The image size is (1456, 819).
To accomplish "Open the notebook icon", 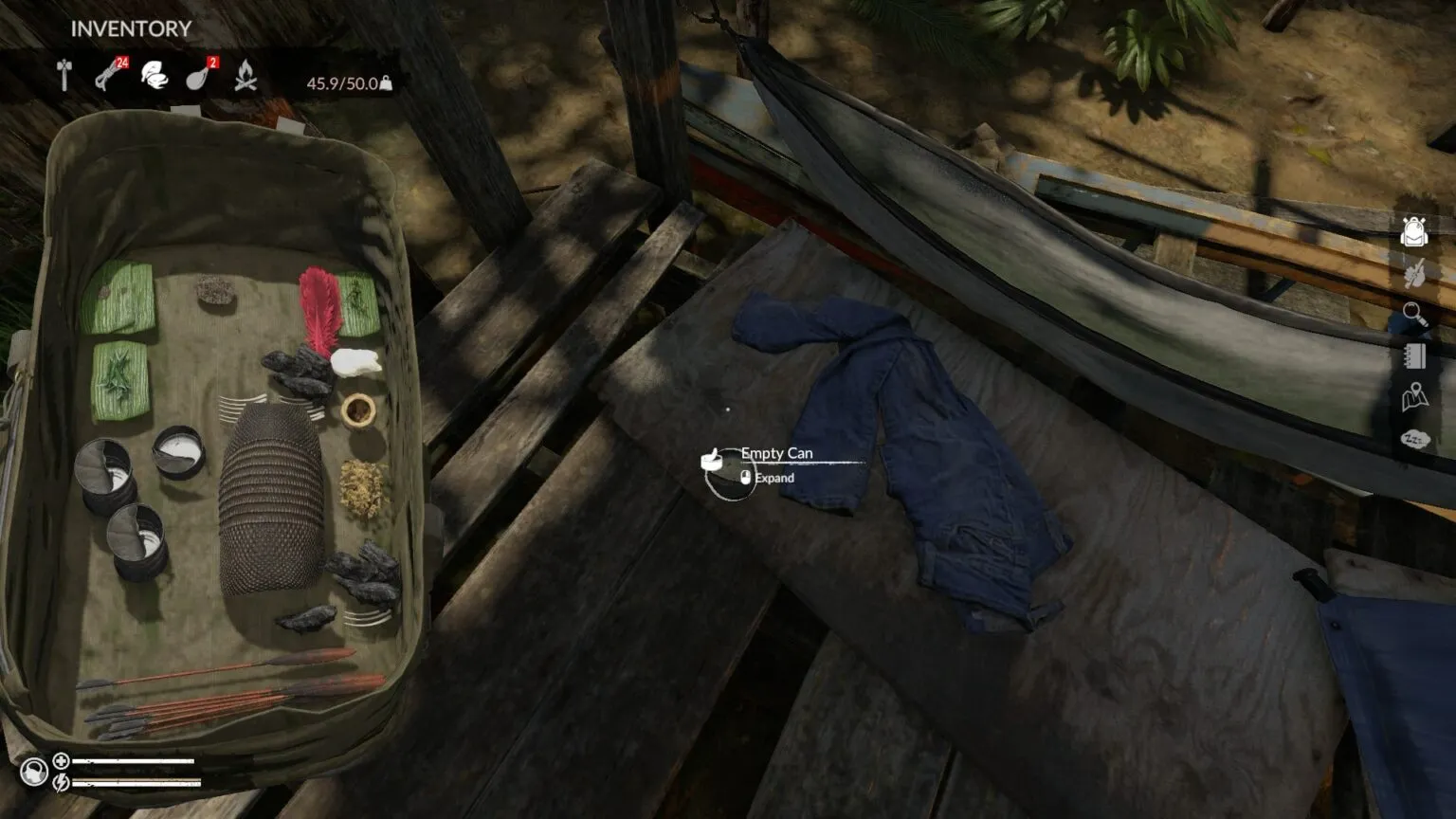I will (1414, 355).
